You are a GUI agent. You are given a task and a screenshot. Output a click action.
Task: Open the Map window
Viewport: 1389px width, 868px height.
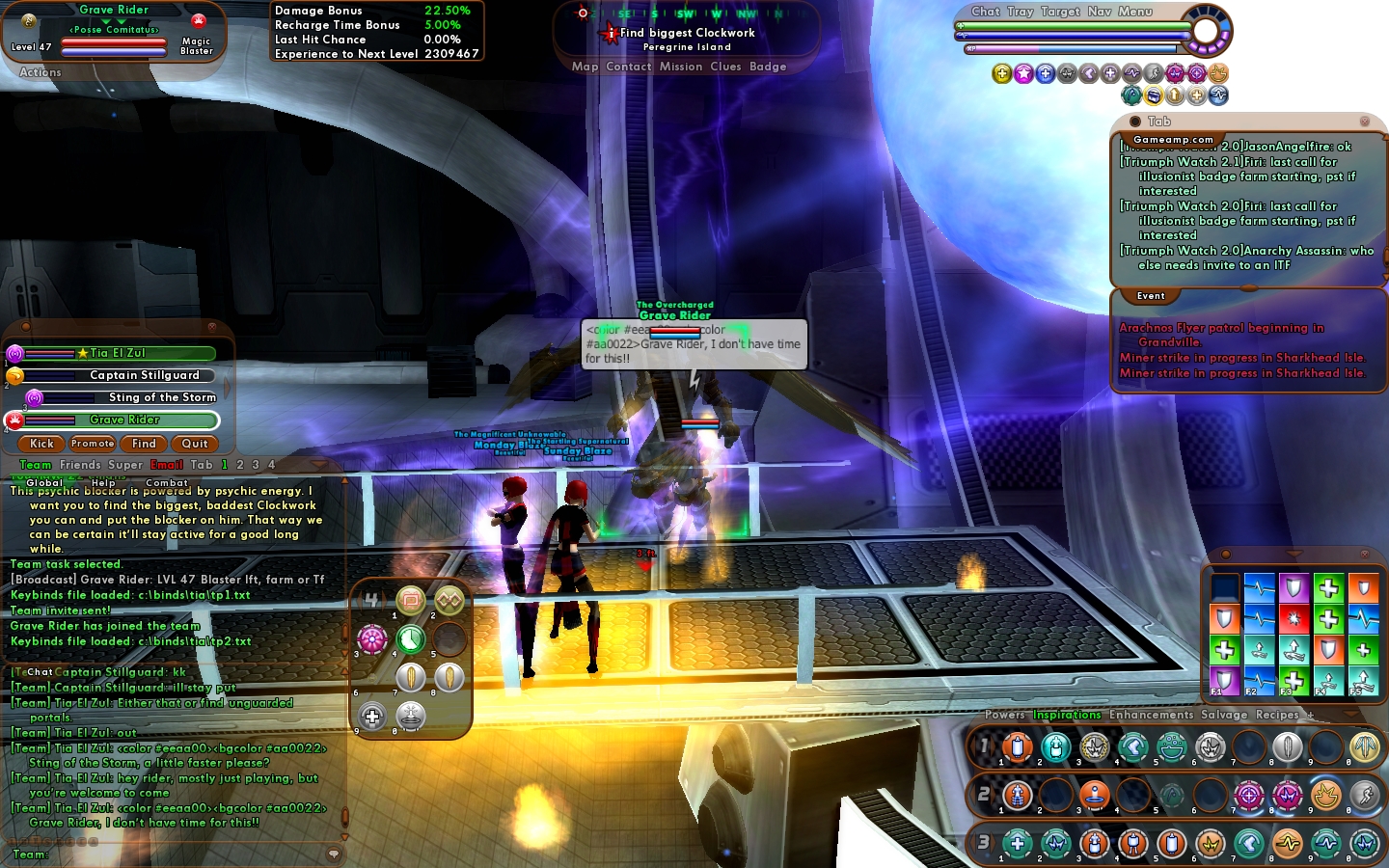585,67
